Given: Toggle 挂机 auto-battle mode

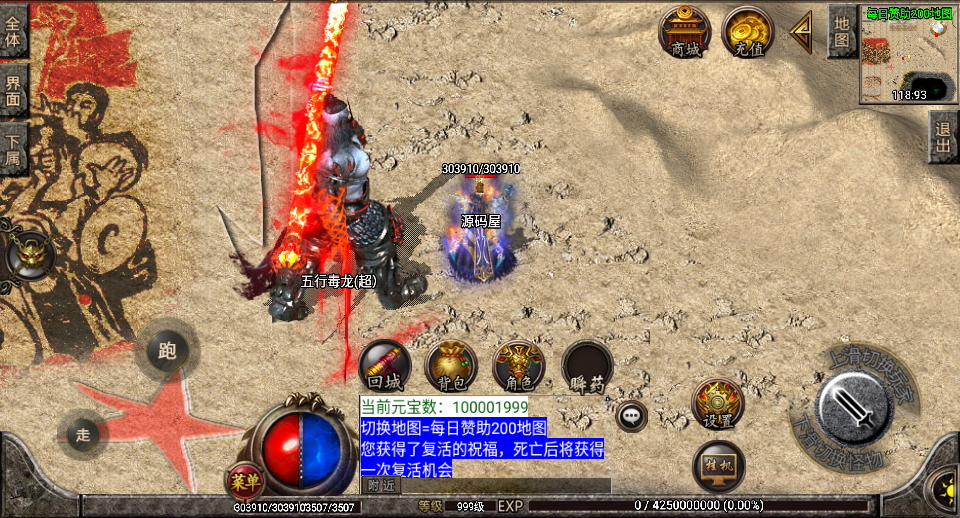Looking at the screenshot, I should [x=718, y=465].
